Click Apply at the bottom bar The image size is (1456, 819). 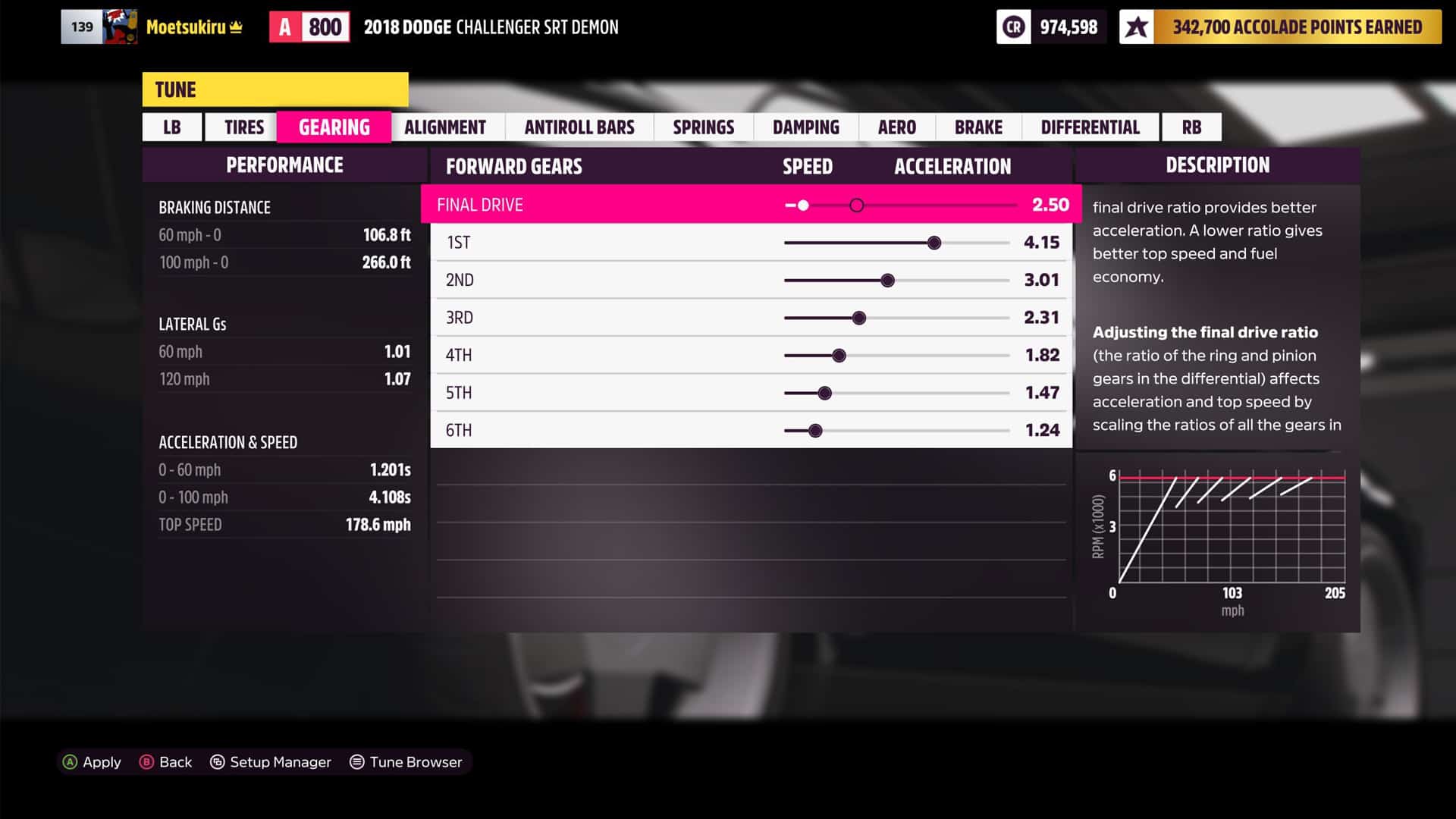click(x=91, y=762)
